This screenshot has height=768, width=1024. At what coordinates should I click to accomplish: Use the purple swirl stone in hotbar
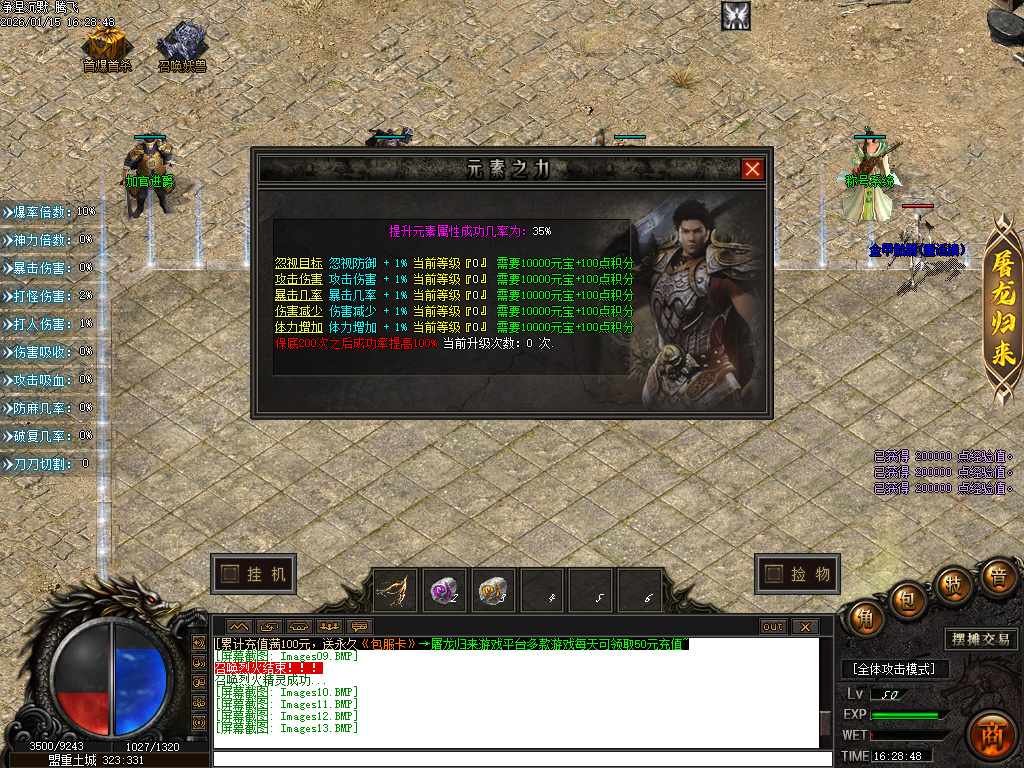pos(443,591)
